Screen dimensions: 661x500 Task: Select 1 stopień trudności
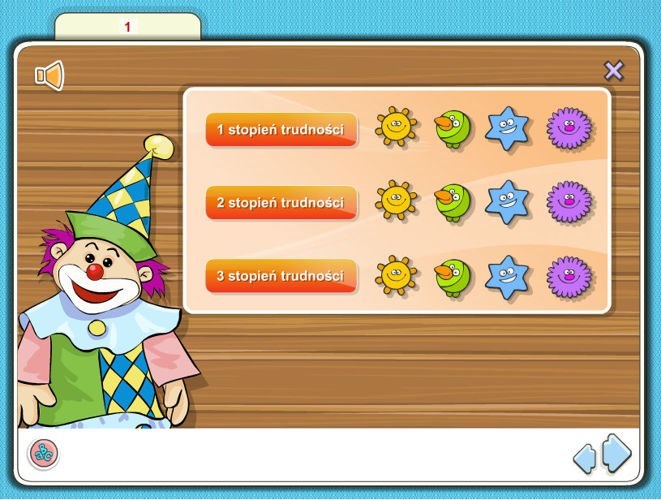tap(281, 130)
